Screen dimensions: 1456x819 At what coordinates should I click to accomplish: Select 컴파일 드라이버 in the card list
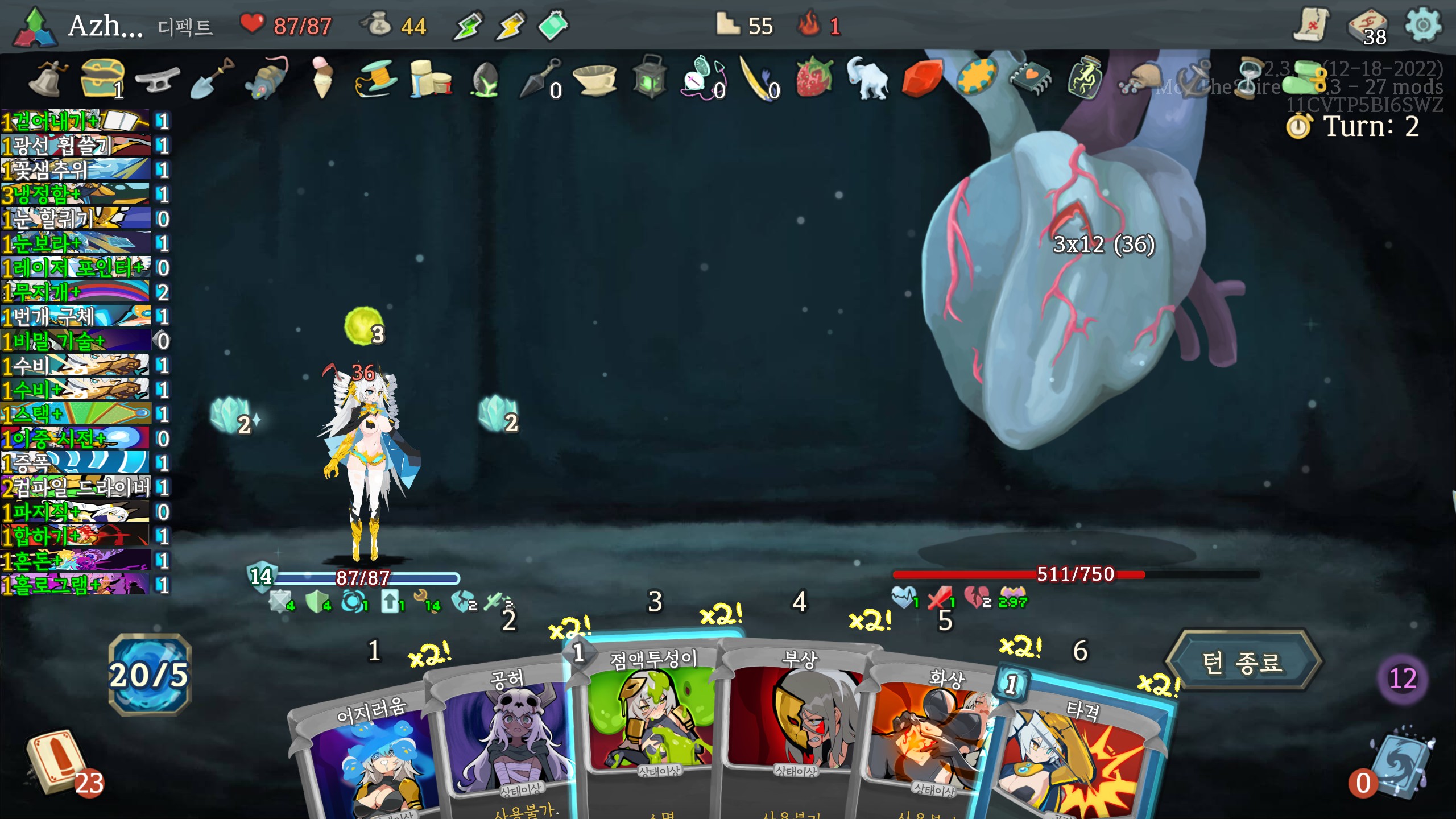click(77, 487)
